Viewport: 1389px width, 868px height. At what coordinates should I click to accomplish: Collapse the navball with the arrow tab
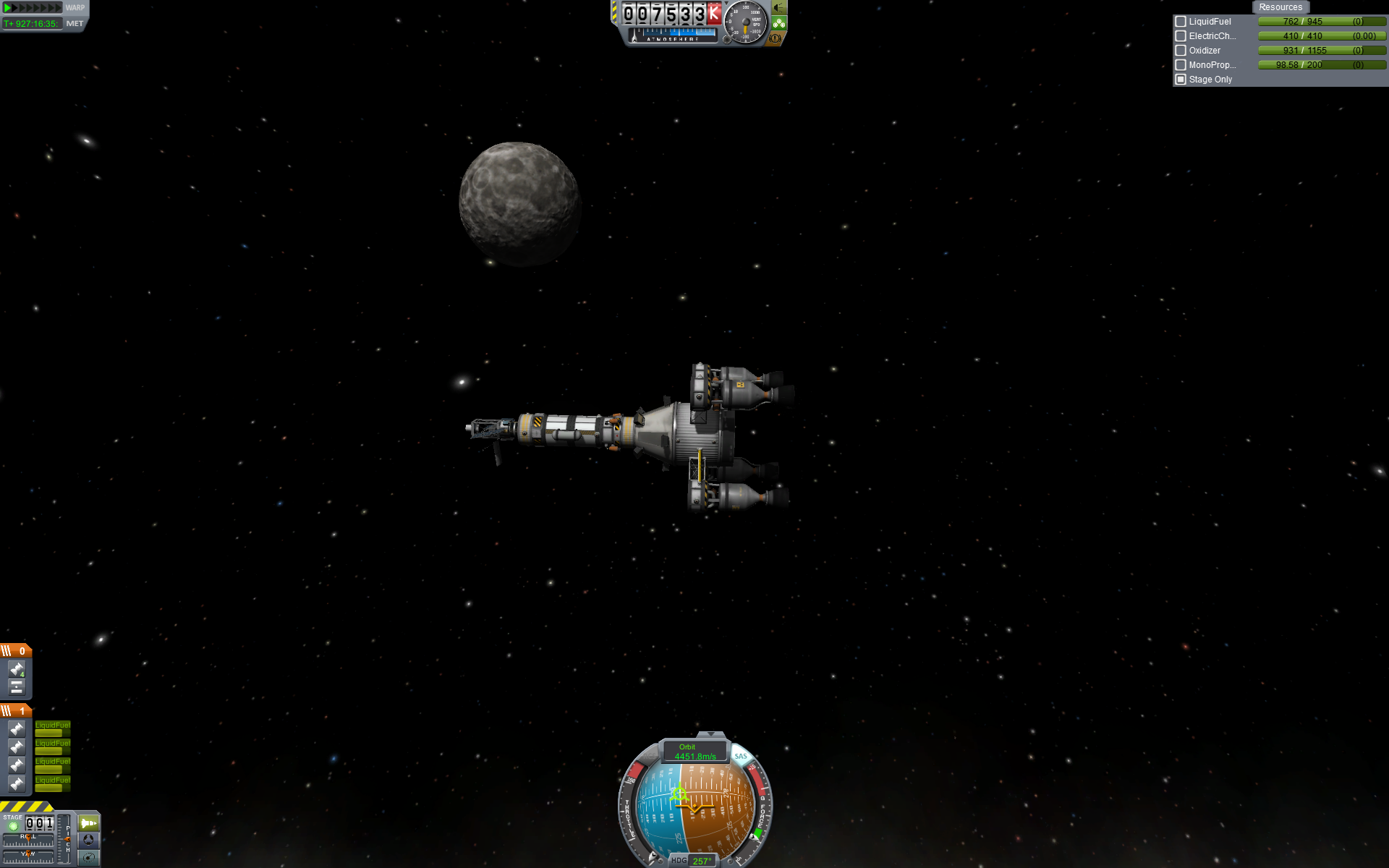click(x=710, y=734)
